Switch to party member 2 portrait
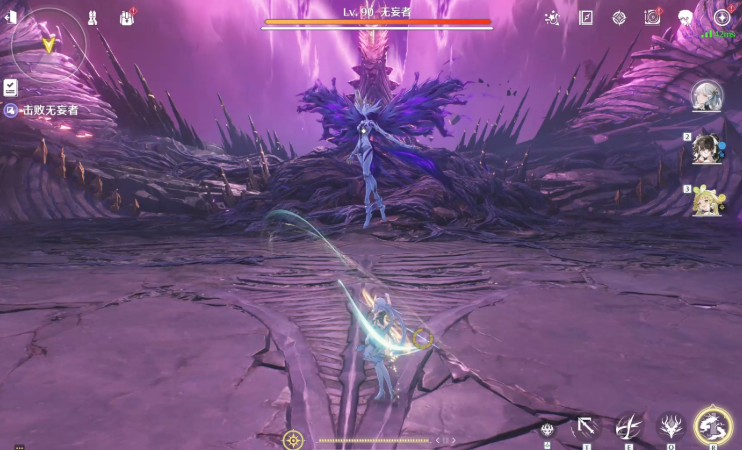 point(708,149)
